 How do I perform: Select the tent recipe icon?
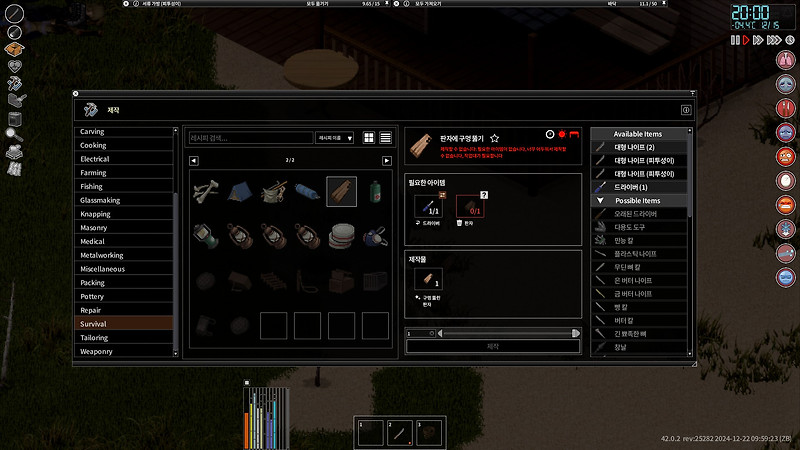pos(239,190)
